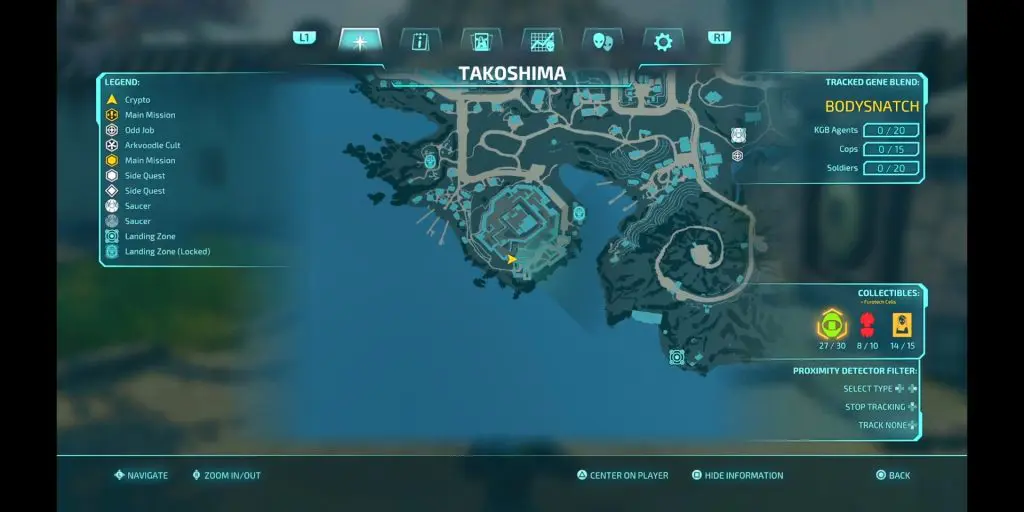Open the info notes tab
This screenshot has height=512, width=1024.
pyautogui.click(x=420, y=41)
